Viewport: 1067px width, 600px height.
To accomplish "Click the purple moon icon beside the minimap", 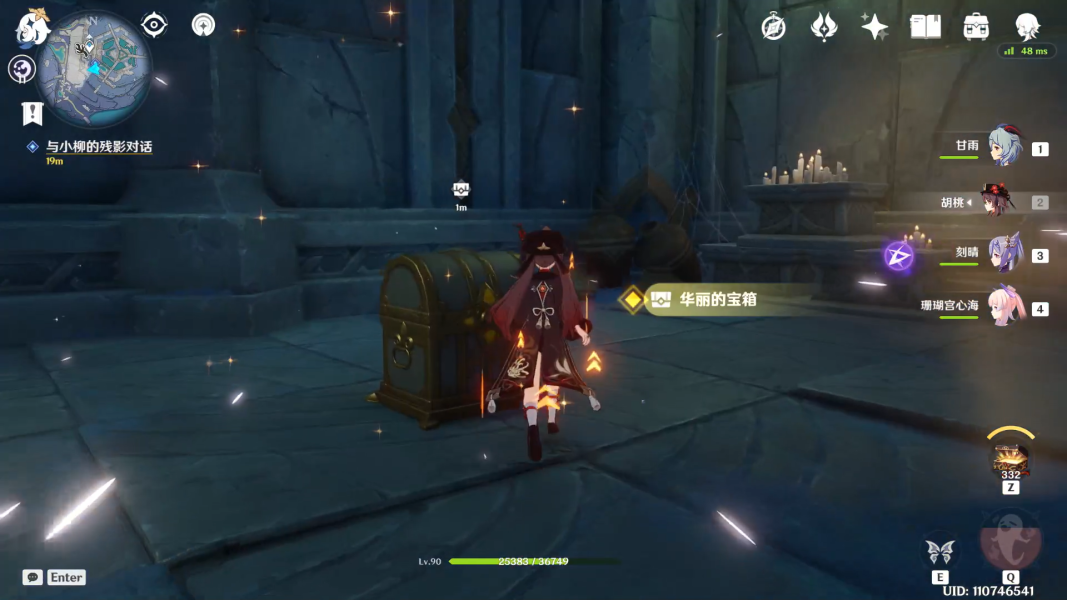I will tap(22, 69).
